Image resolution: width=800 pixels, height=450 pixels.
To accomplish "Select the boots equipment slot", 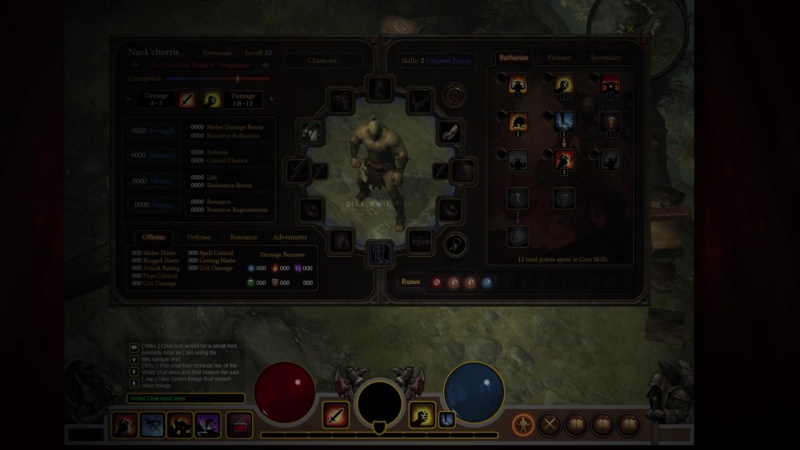I will point(378,254).
